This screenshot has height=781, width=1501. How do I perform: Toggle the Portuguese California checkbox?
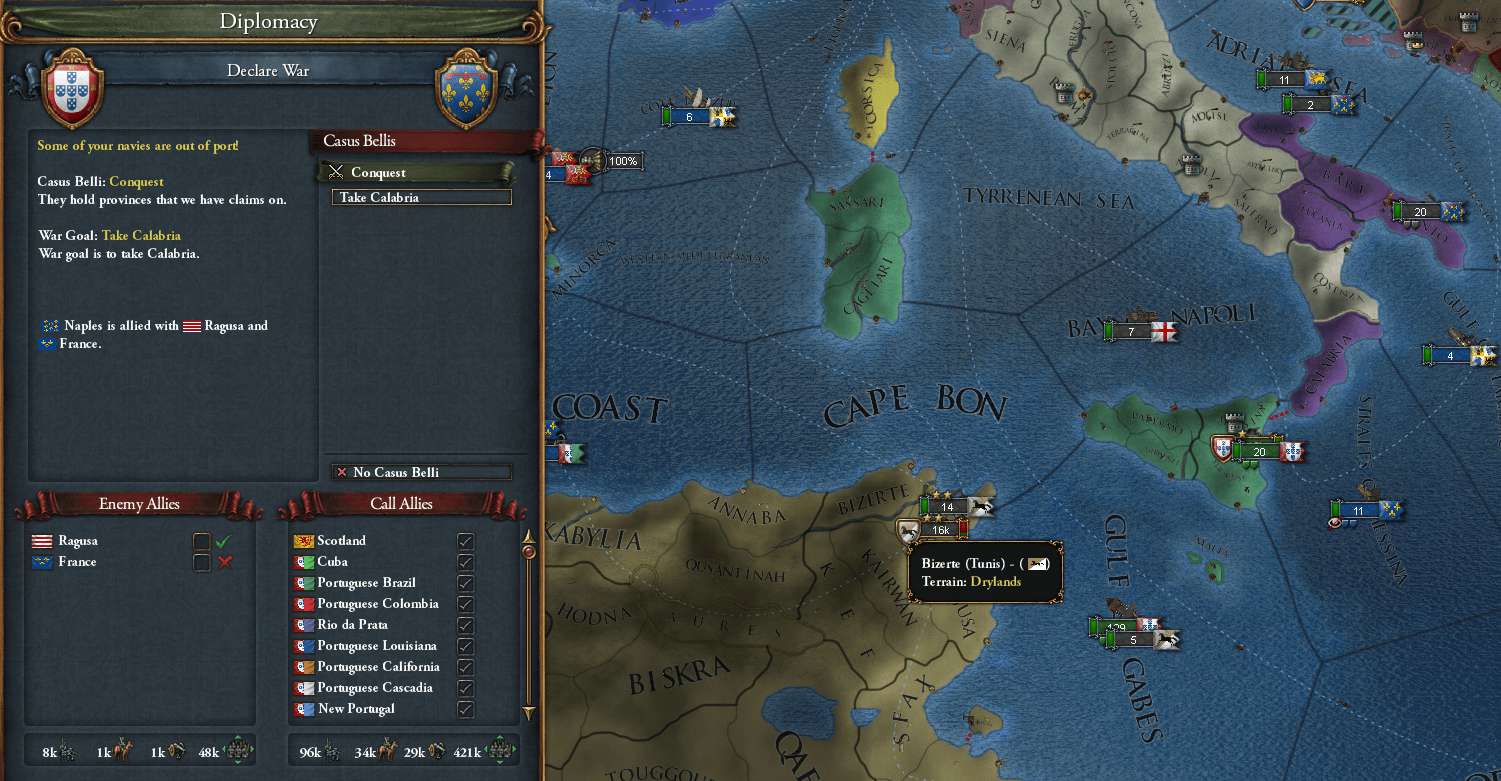pos(465,667)
